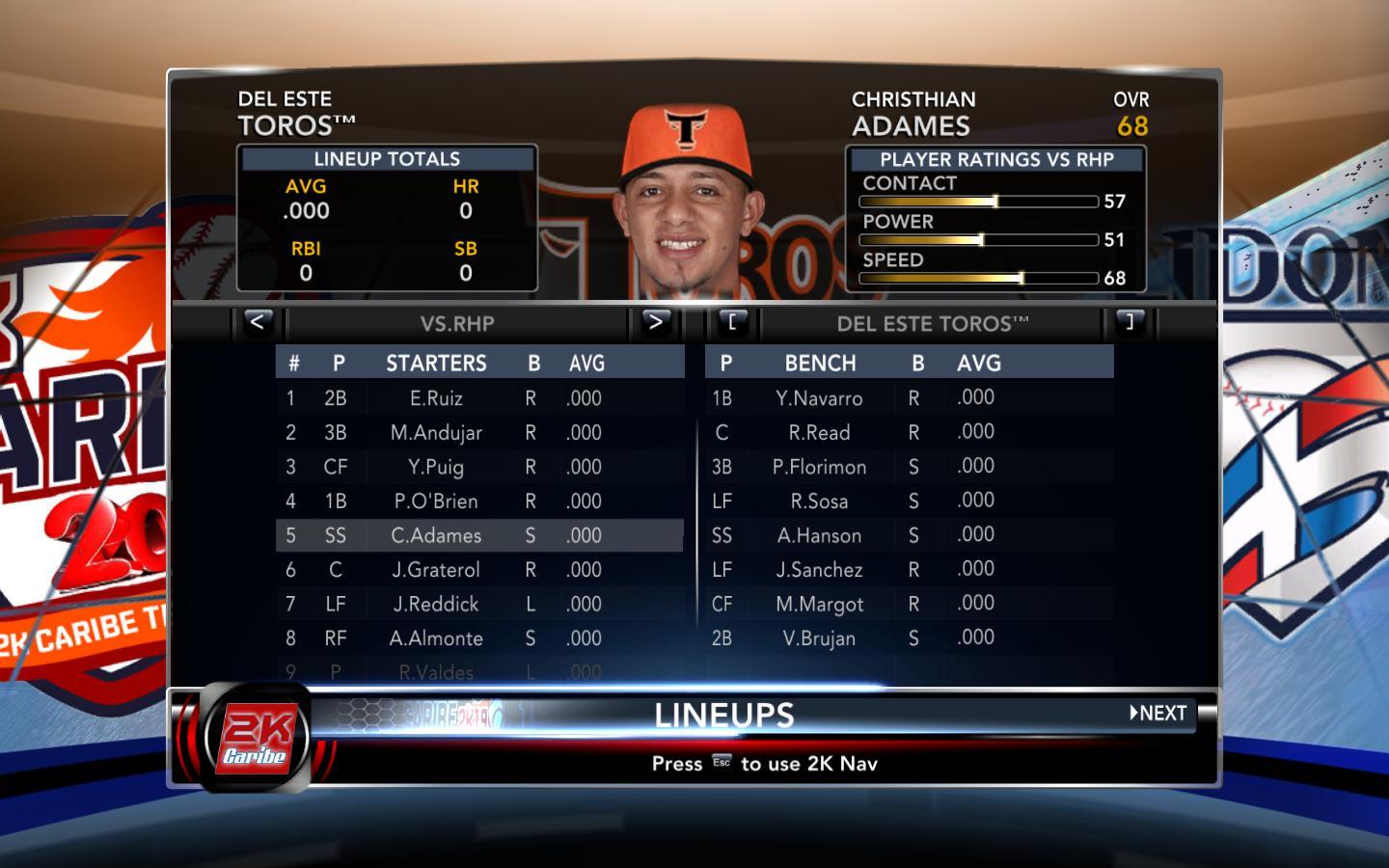Select the left bracket team switcher

pos(732,322)
